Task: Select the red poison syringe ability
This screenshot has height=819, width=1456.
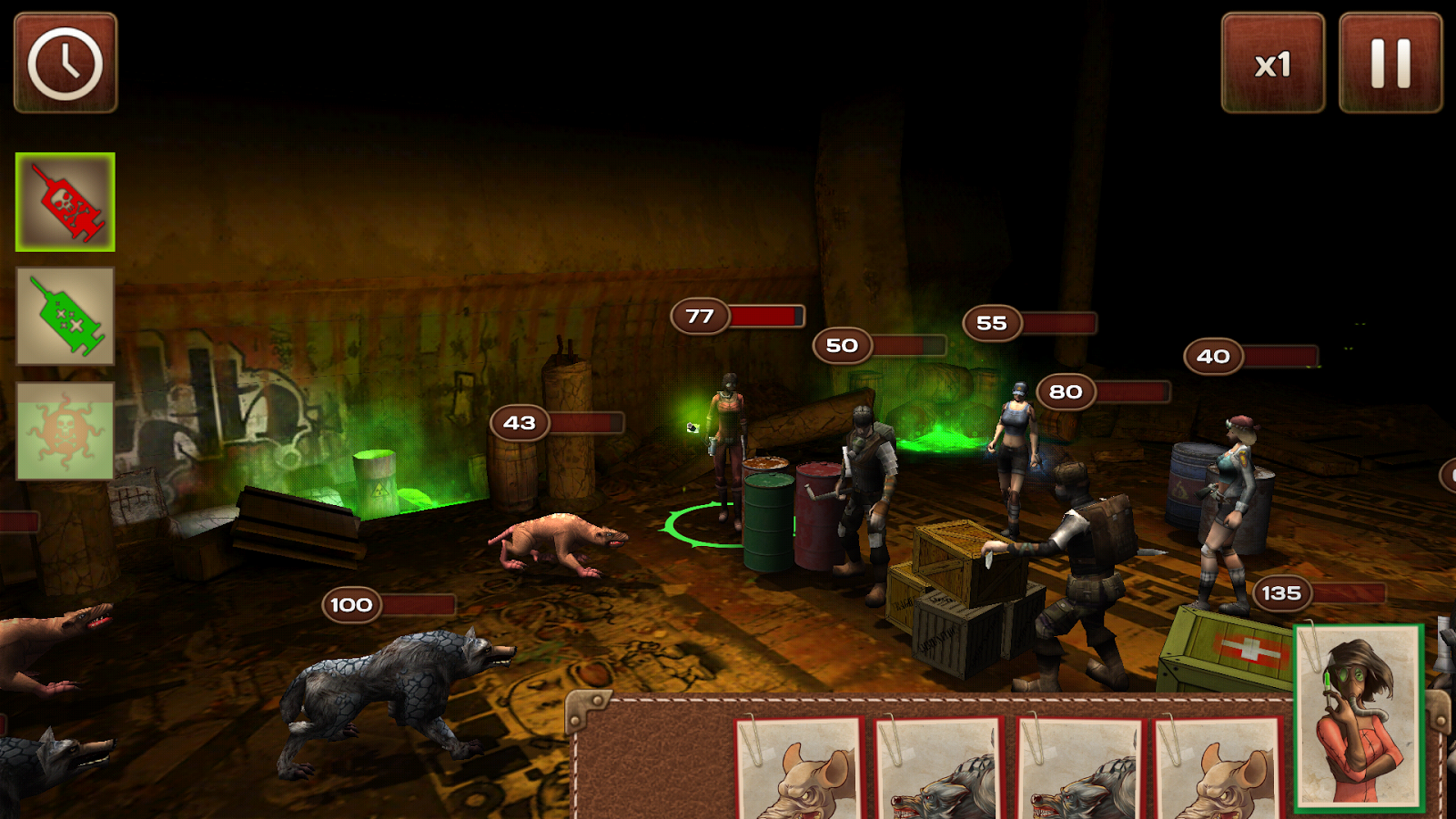Action: click(x=64, y=202)
